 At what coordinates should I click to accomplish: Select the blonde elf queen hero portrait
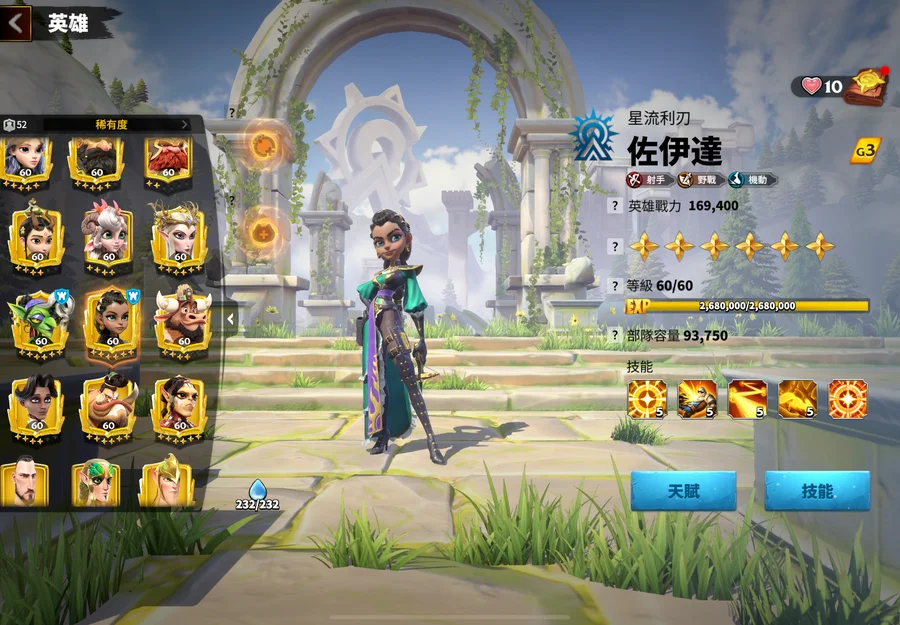[x=179, y=234]
